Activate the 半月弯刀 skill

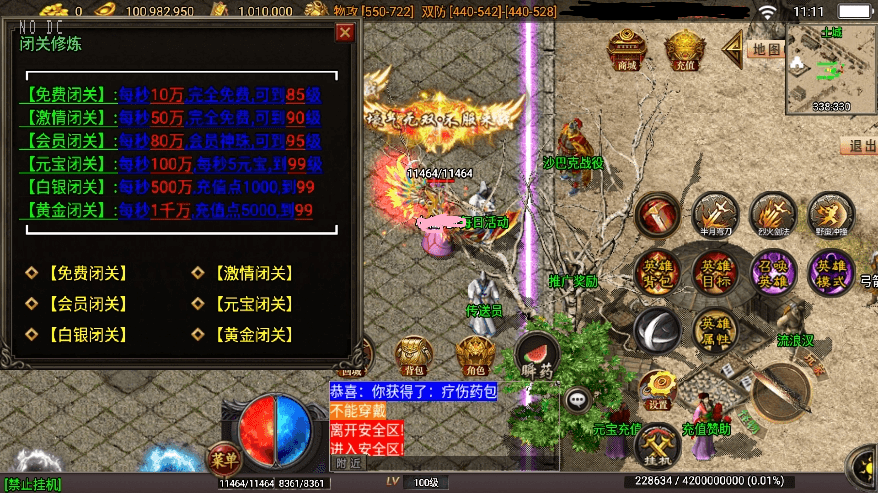(716, 214)
